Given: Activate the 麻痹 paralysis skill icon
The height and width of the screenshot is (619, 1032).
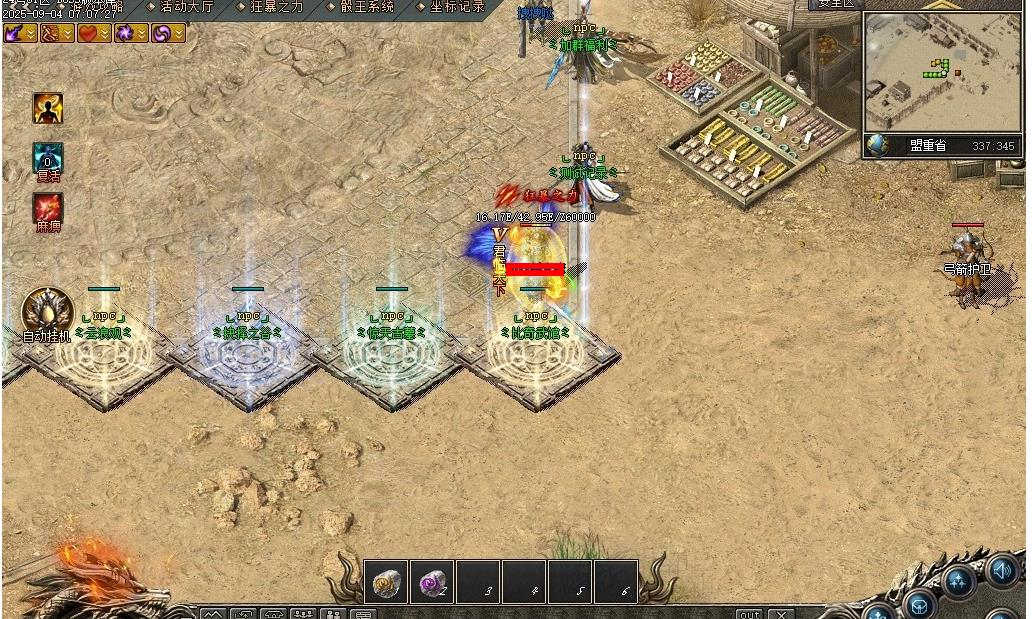Looking at the screenshot, I should pyautogui.click(x=48, y=209).
